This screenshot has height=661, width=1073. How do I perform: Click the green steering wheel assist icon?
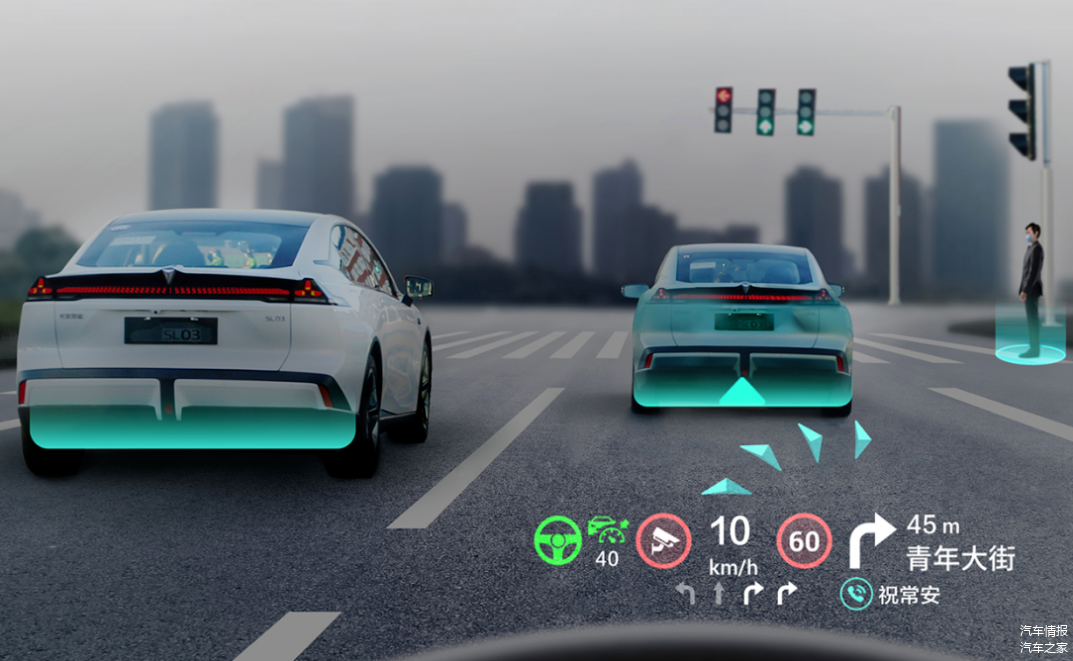[x=558, y=541]
